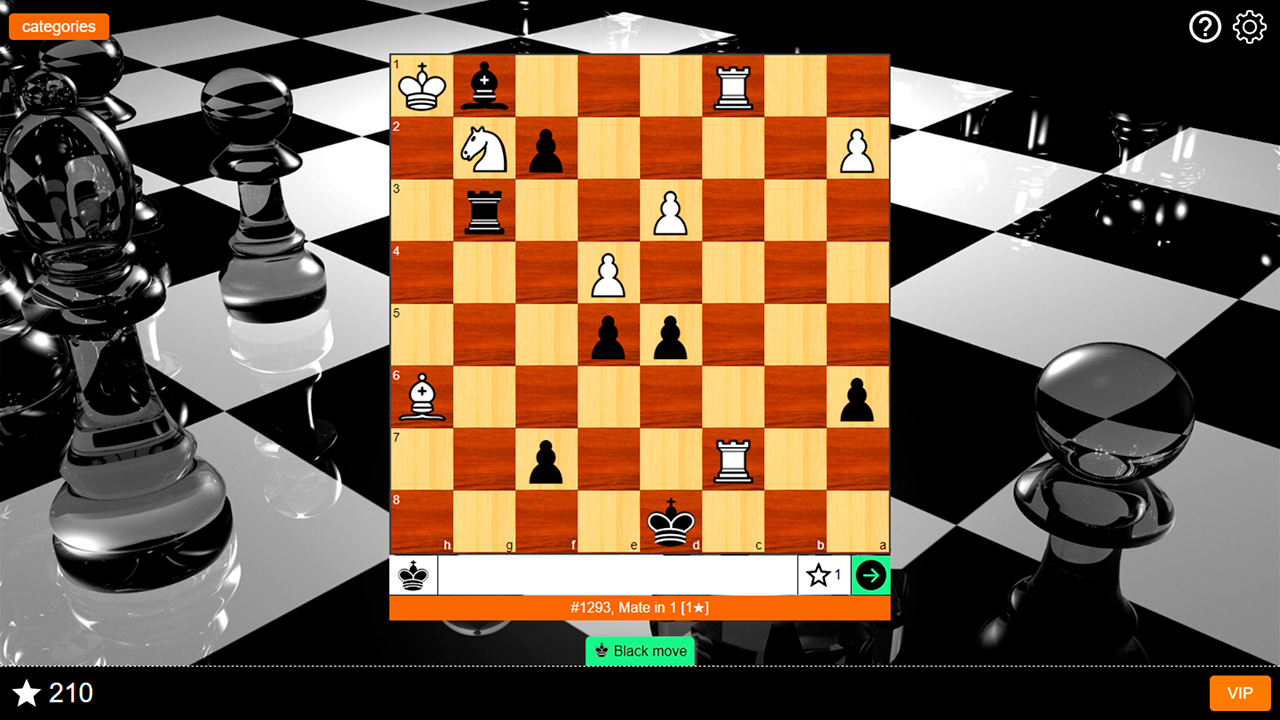
Task: Click the white pawn on e4
Action: [608, 273]
